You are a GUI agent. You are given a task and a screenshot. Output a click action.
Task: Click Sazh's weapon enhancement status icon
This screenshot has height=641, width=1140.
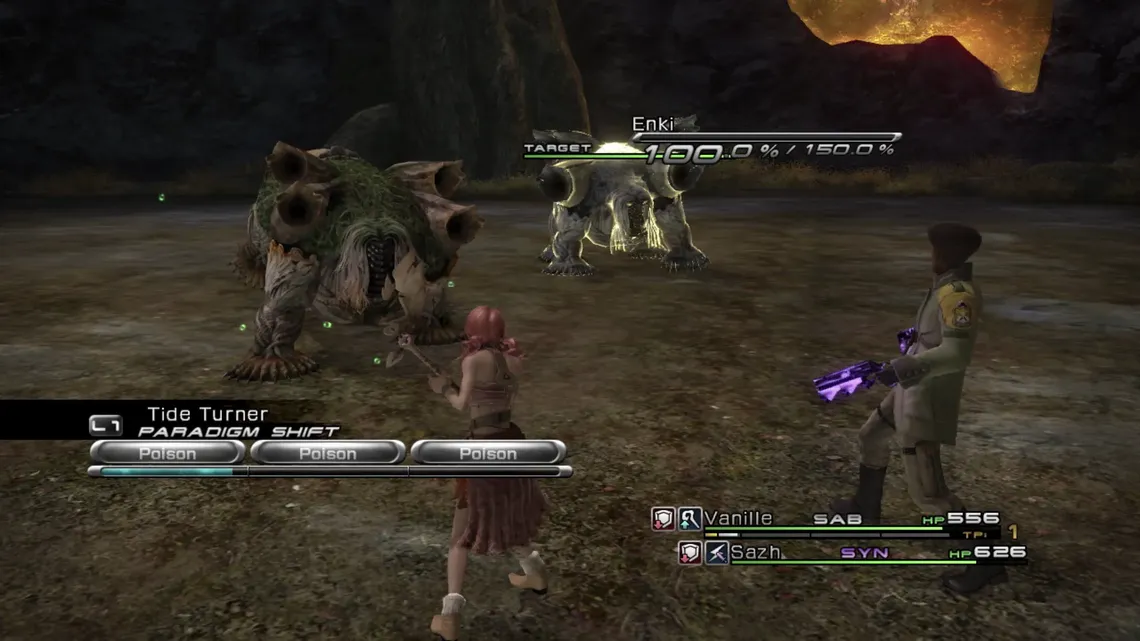pos(716,552)
